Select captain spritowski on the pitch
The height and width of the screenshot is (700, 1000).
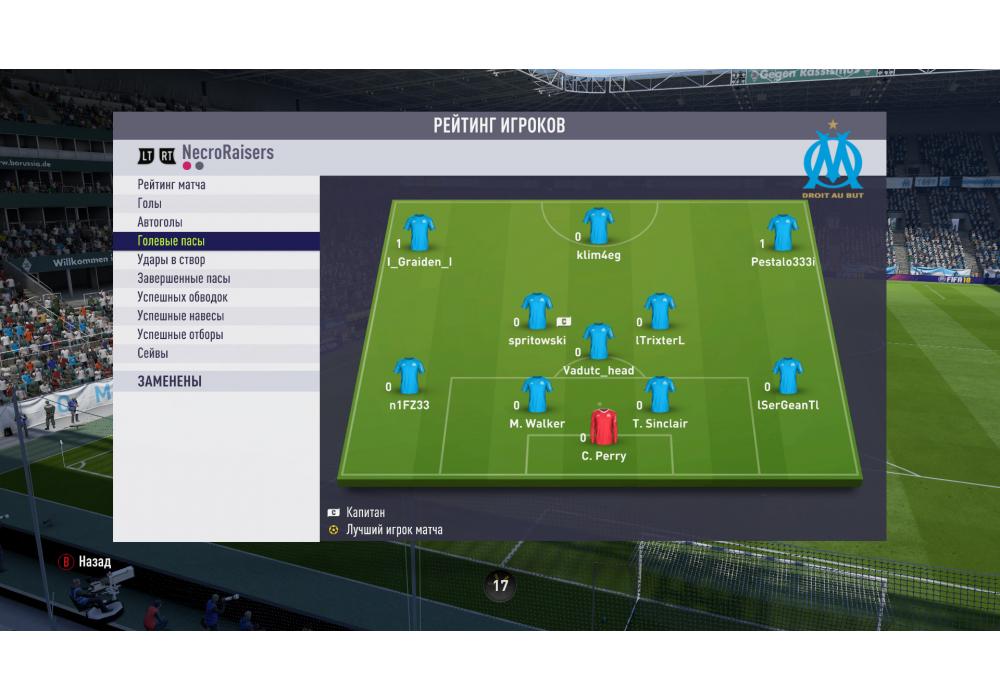(x=537, y=312)
